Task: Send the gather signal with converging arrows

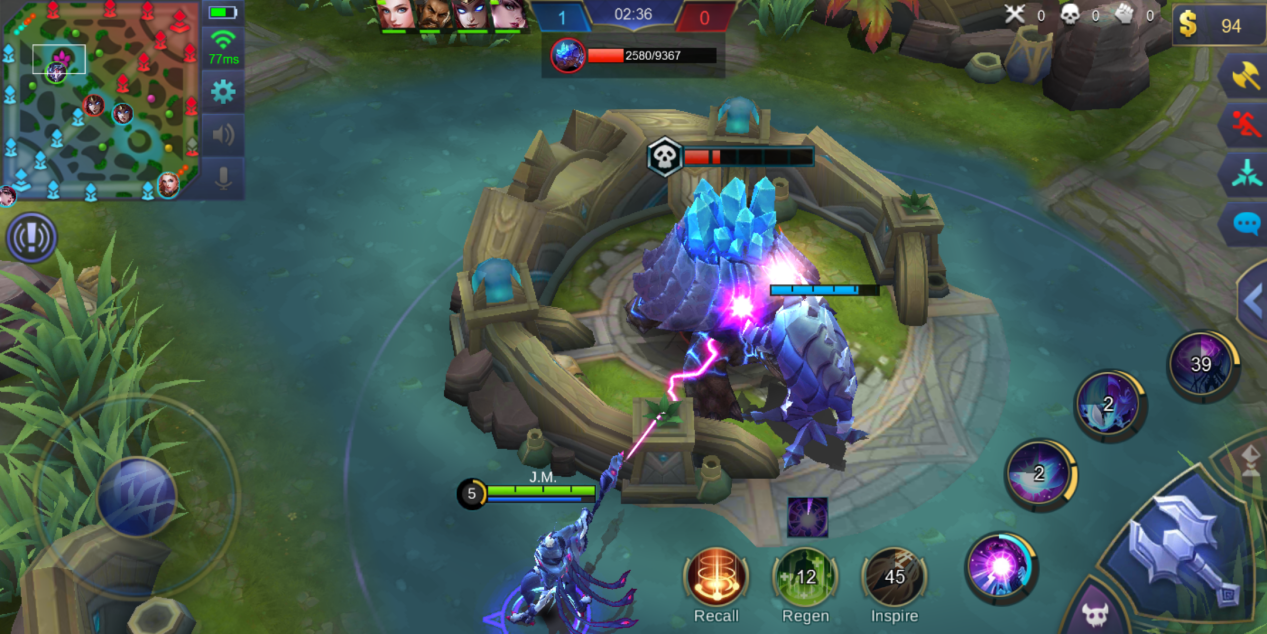Action: (1246, 174)
